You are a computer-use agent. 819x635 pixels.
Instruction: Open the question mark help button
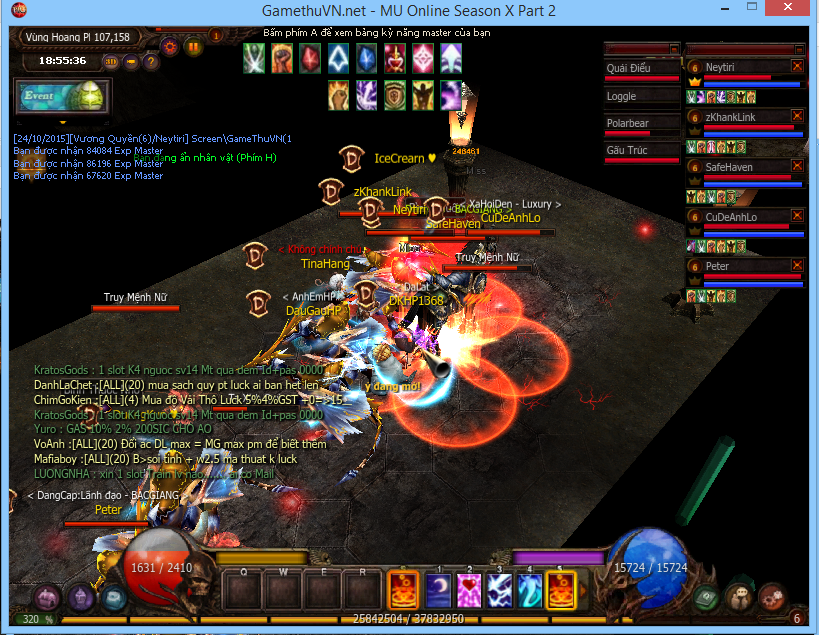(151, 61)
